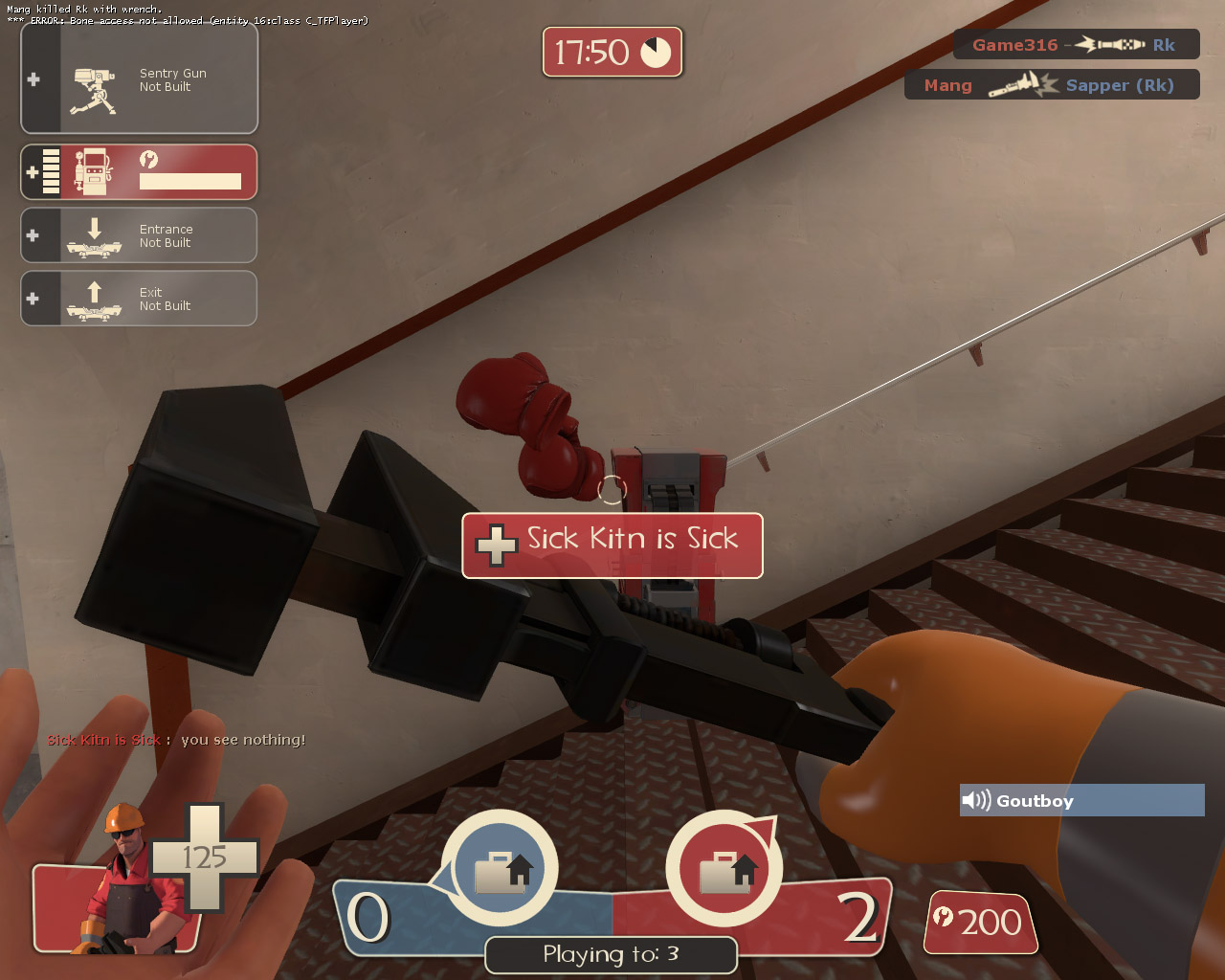Click the Game316 killed Rk feed entry
Screen dimensions: 1225x980
[1076, 45]
